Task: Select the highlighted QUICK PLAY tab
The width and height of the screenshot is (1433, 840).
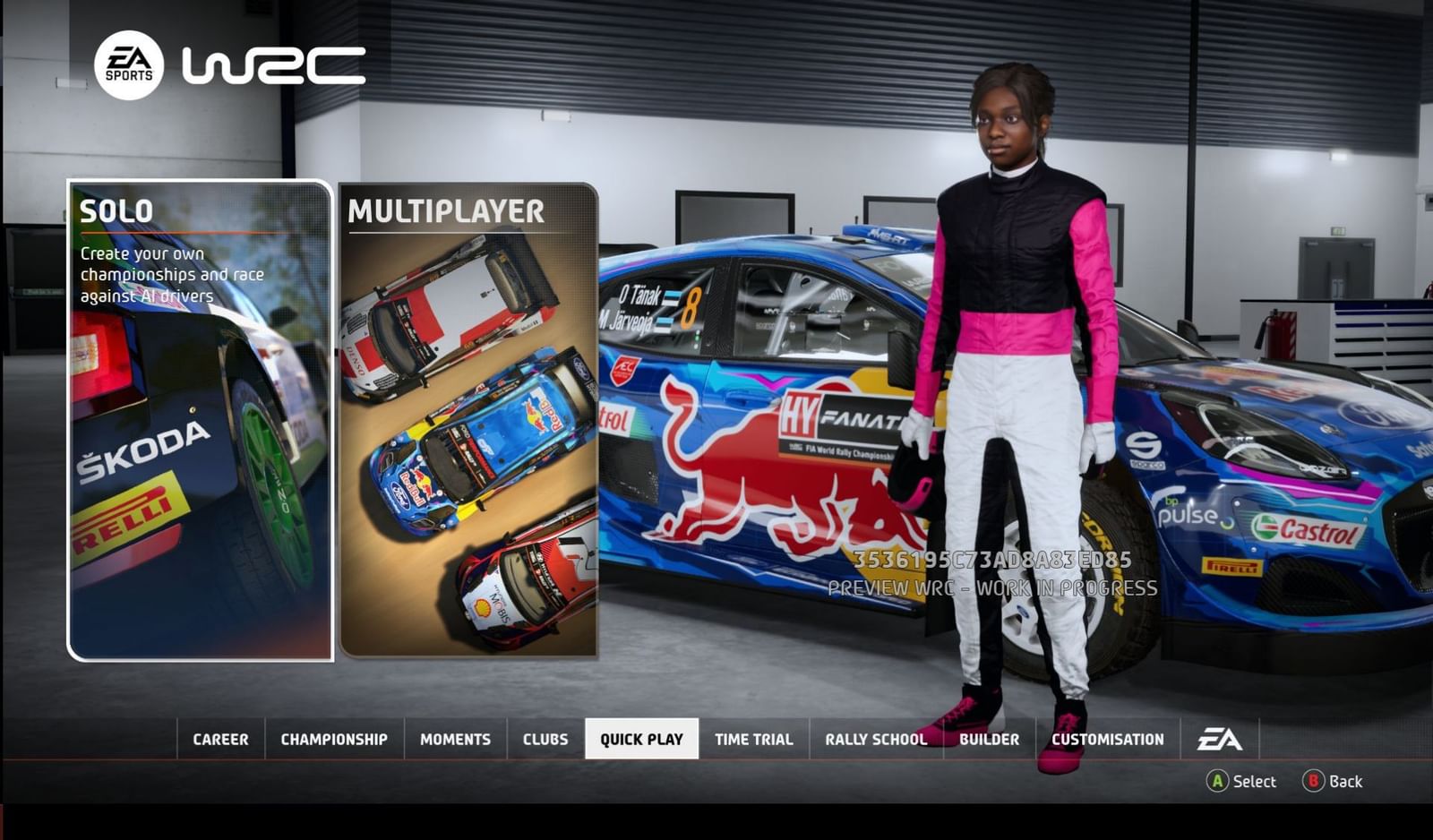Action: (643, 739)
